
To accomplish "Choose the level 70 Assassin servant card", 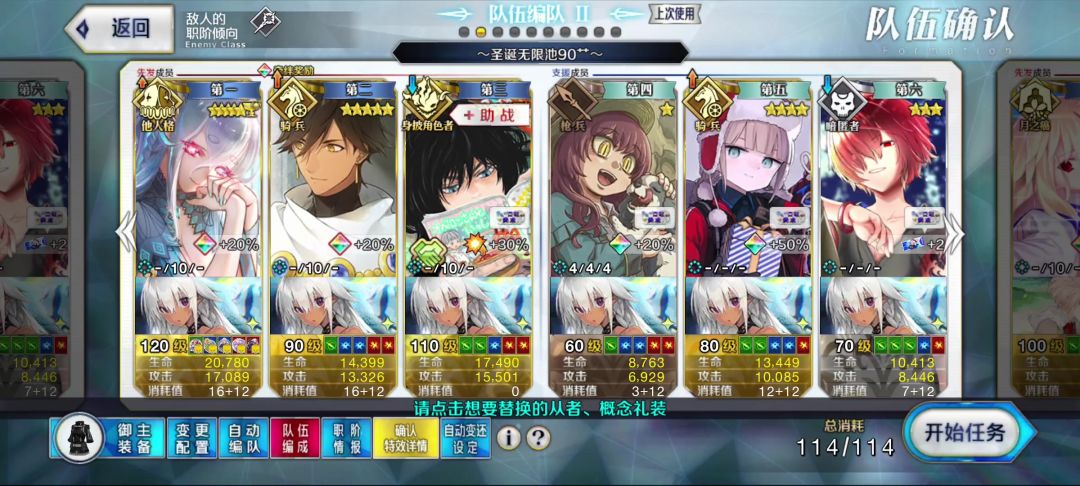I will pyautogui.click(x=882, y=180).
